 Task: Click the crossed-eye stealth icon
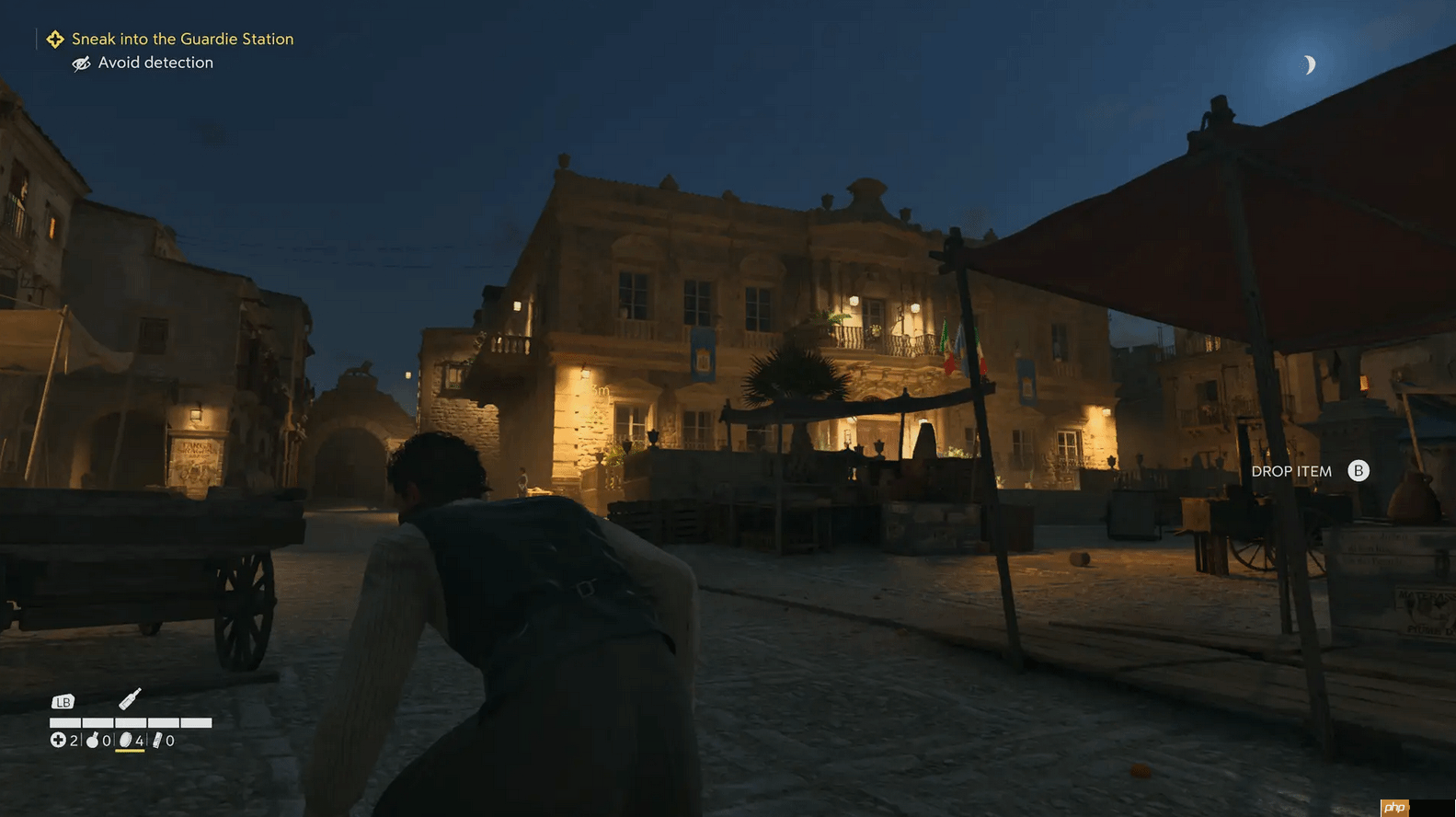(x=82, y=63)
